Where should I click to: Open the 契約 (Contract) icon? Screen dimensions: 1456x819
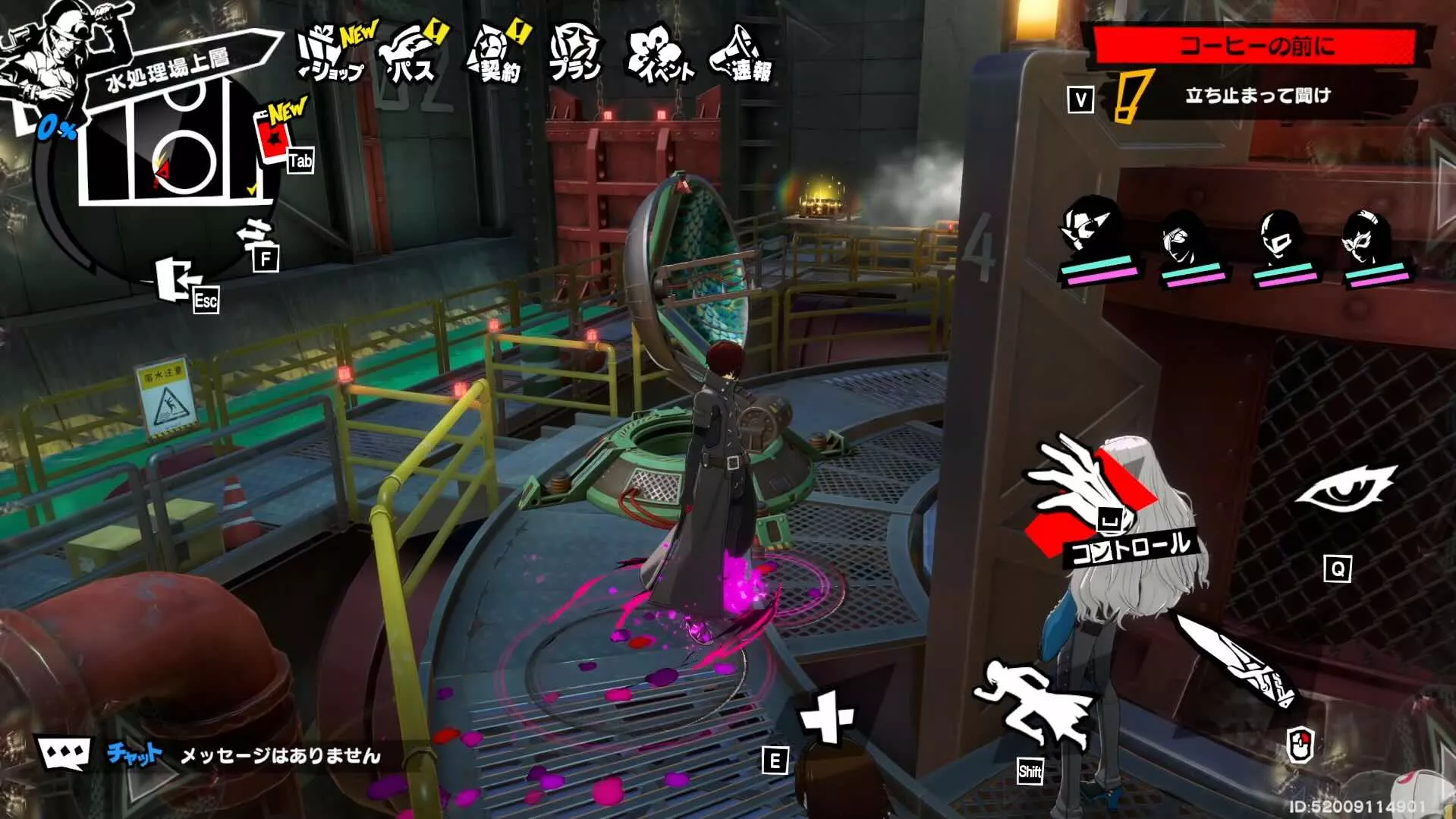point(493,53)
